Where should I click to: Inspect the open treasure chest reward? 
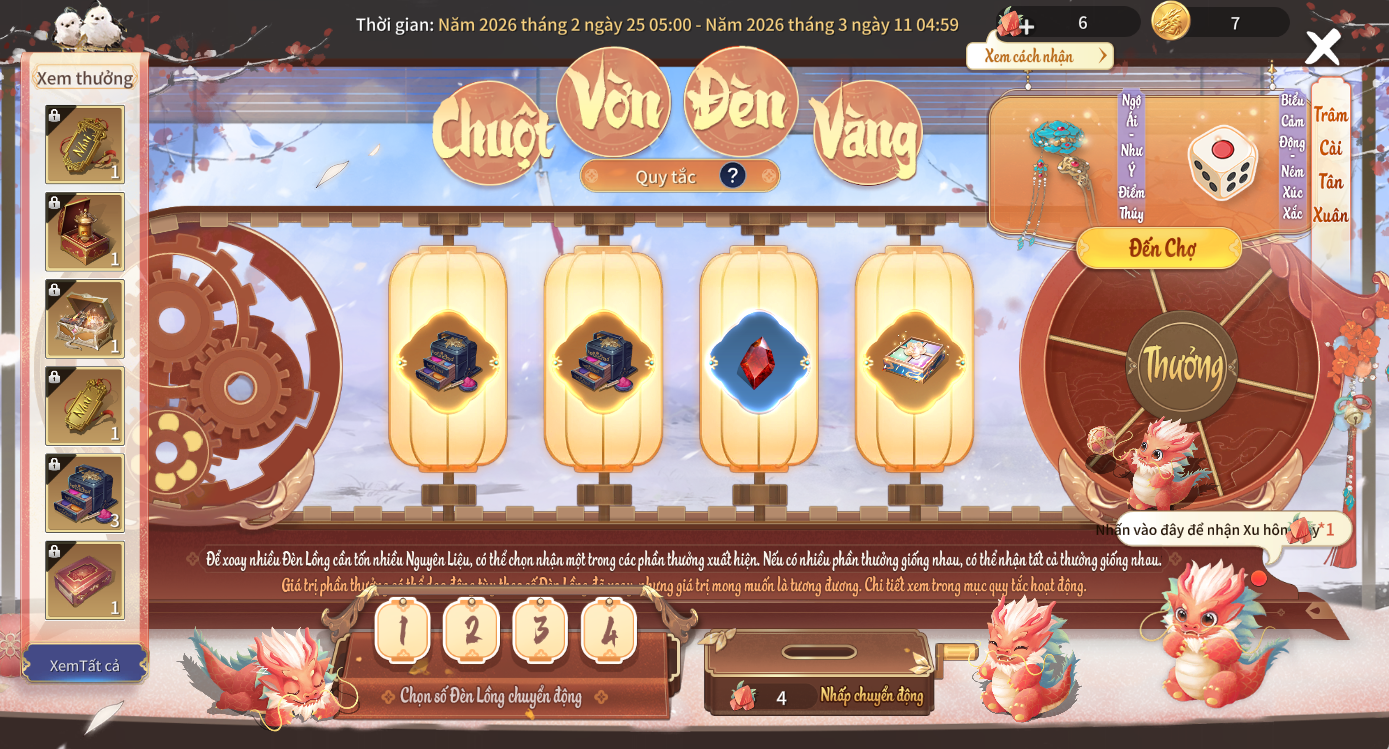(x=85, y=319)
